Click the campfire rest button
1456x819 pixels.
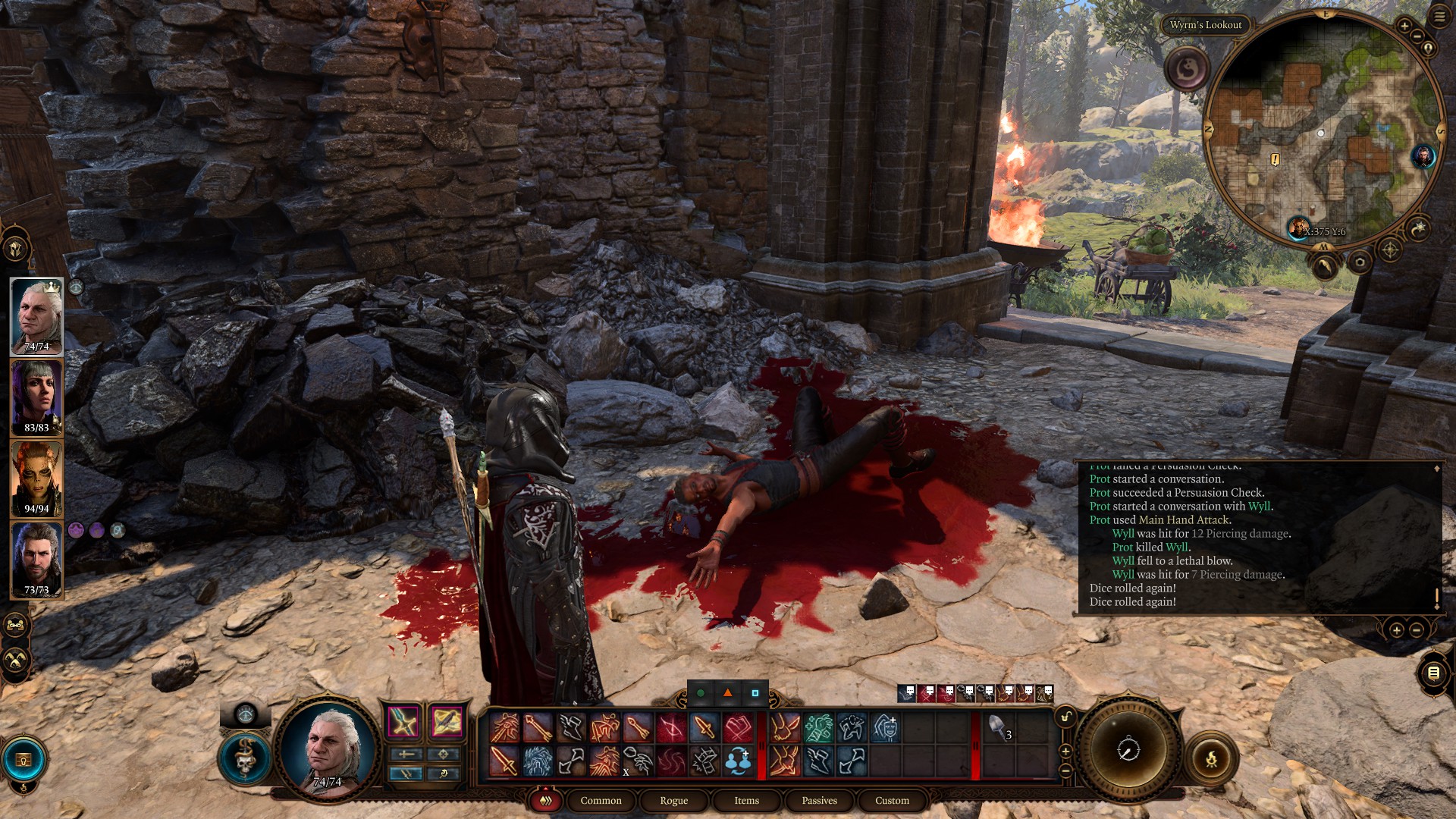pyautogui.click(x=1211, y=758)
